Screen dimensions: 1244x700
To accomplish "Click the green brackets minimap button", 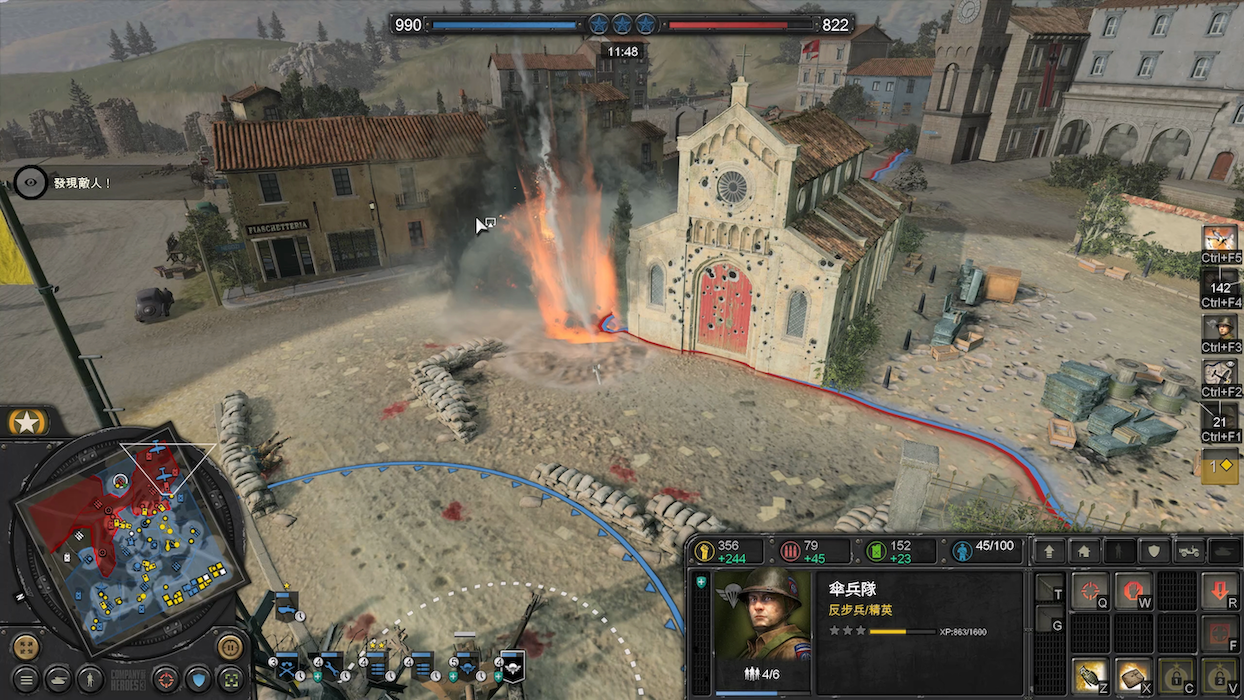I will pos(232,679).
